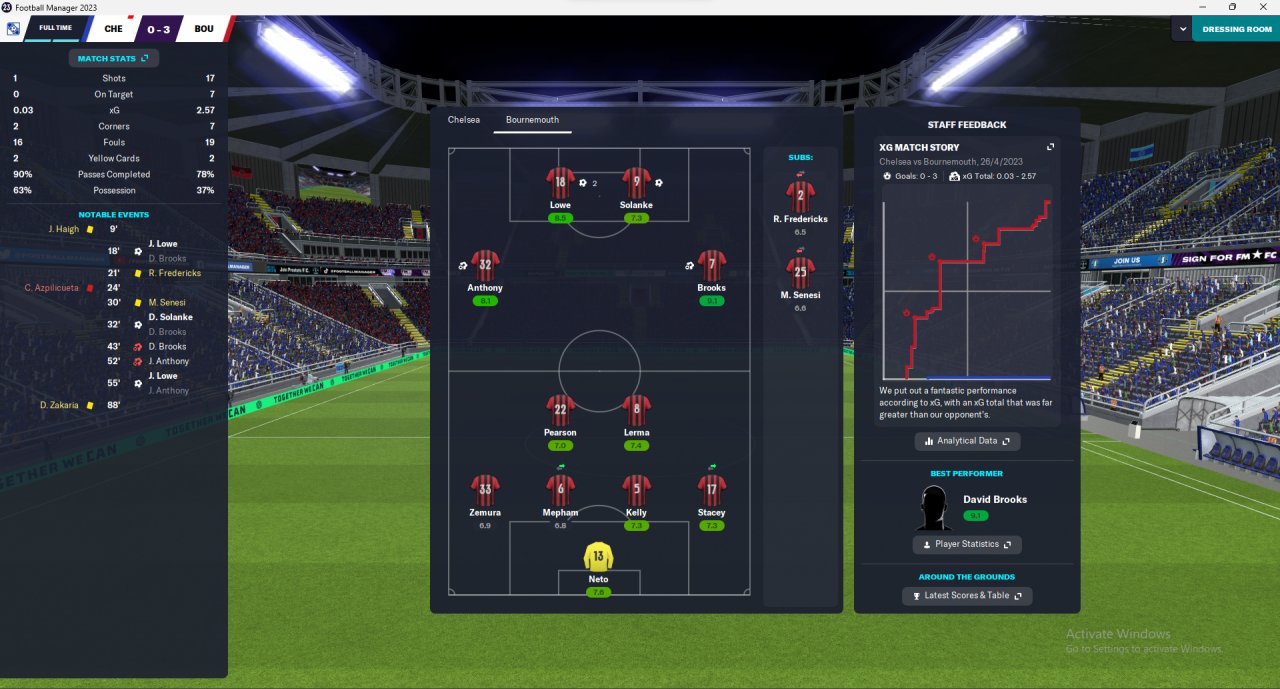Select substitute M. Senesi

click(x=800, y=272)
